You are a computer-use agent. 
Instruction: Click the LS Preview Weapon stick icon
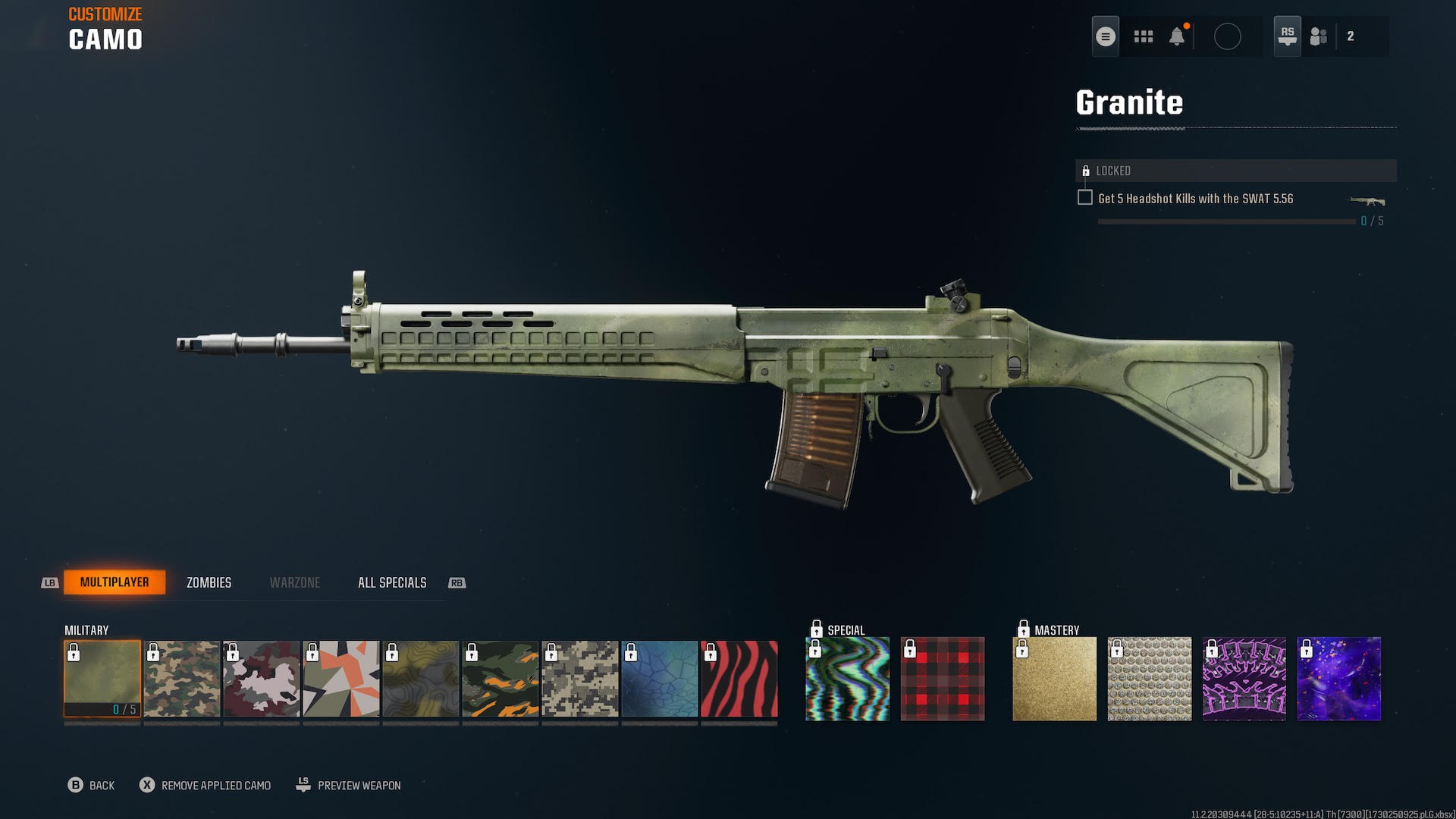tap(303, 785)
